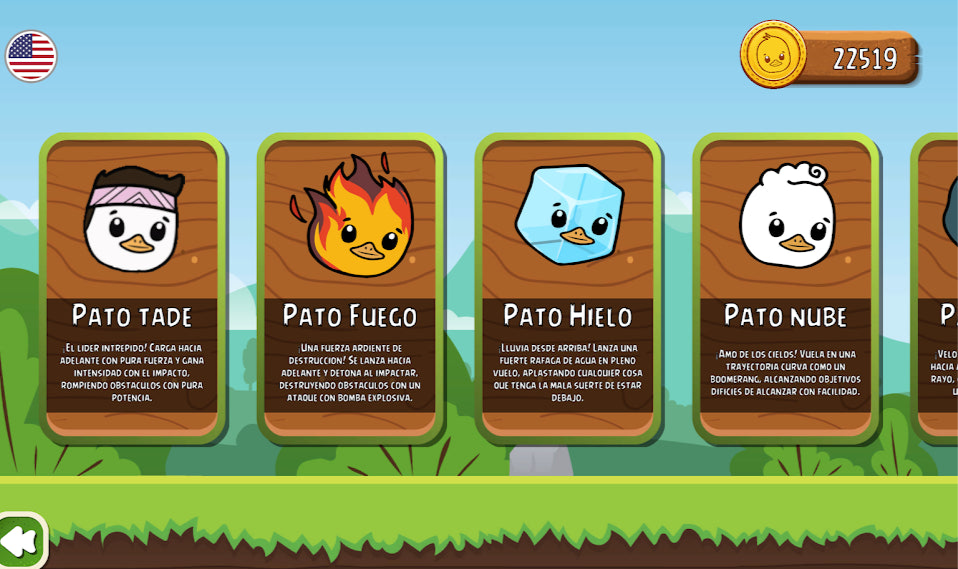Select the Pato Tade character card
Screen dimensions: 958x569
pos(132,288)
